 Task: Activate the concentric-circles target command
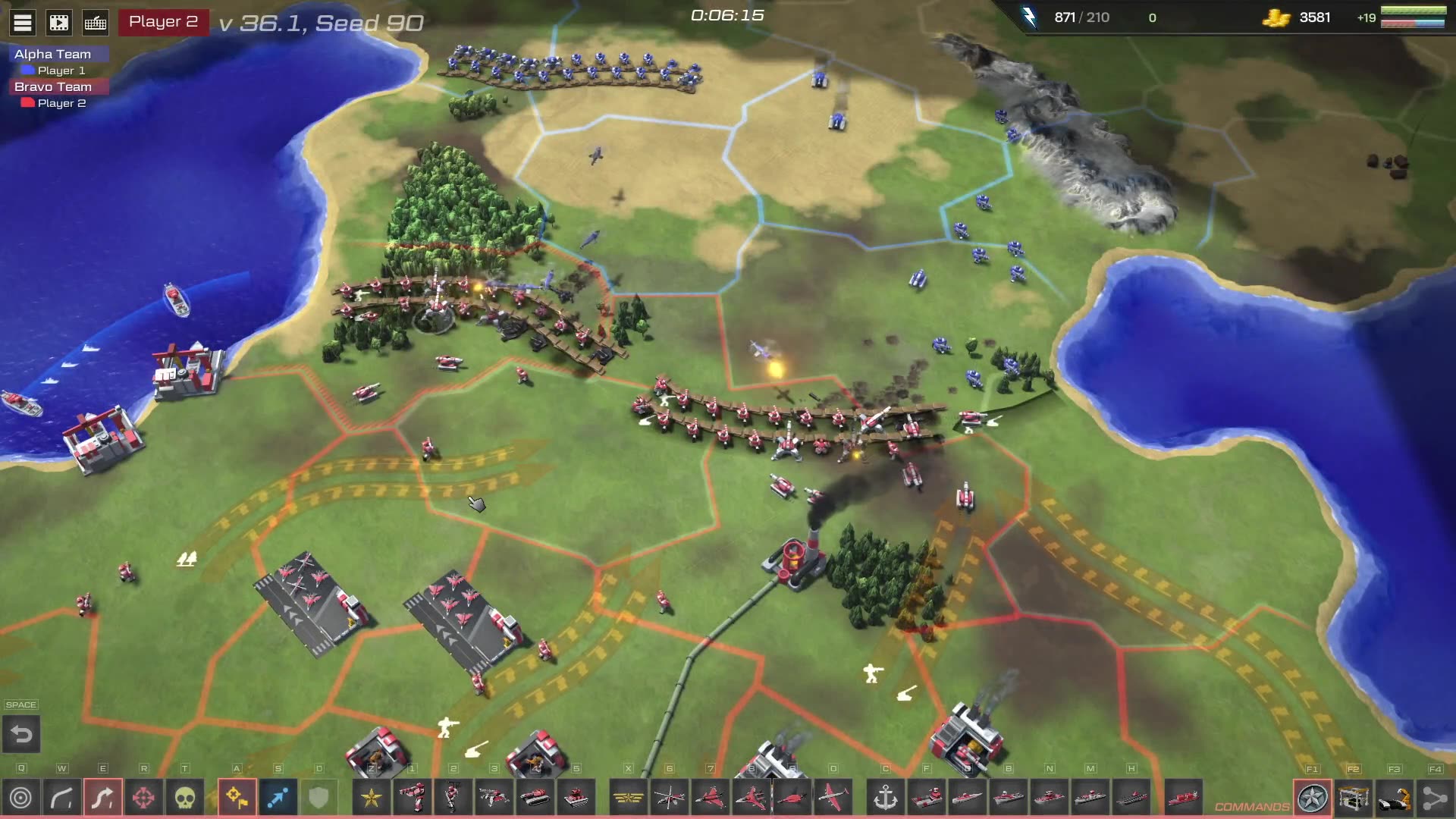[x=21, y=798]
